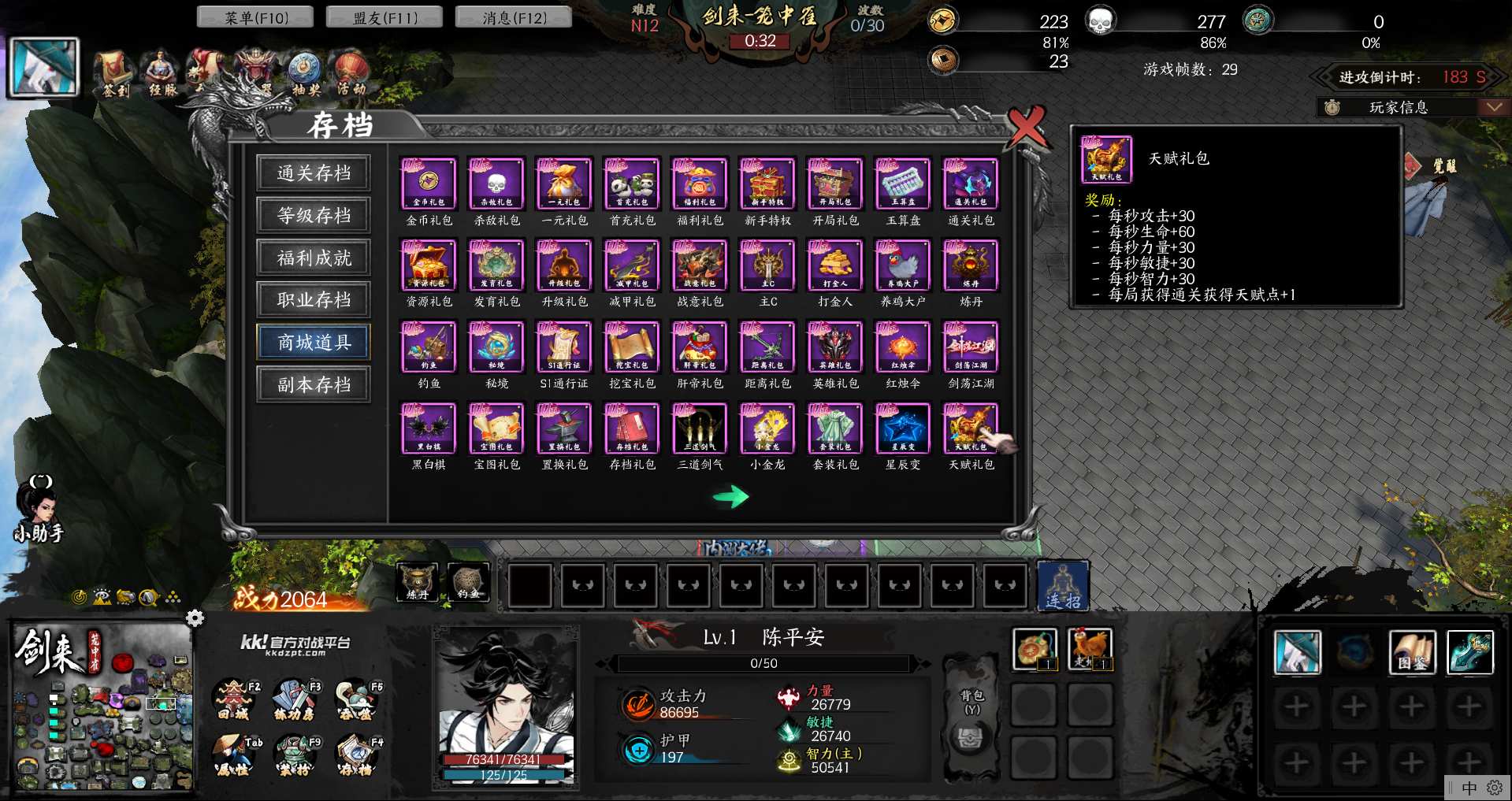Pick the 养鸡大户 chicken item
The width and height of the screenshot is (1512, 801).
pyautogui.click(x=903, y=265)
